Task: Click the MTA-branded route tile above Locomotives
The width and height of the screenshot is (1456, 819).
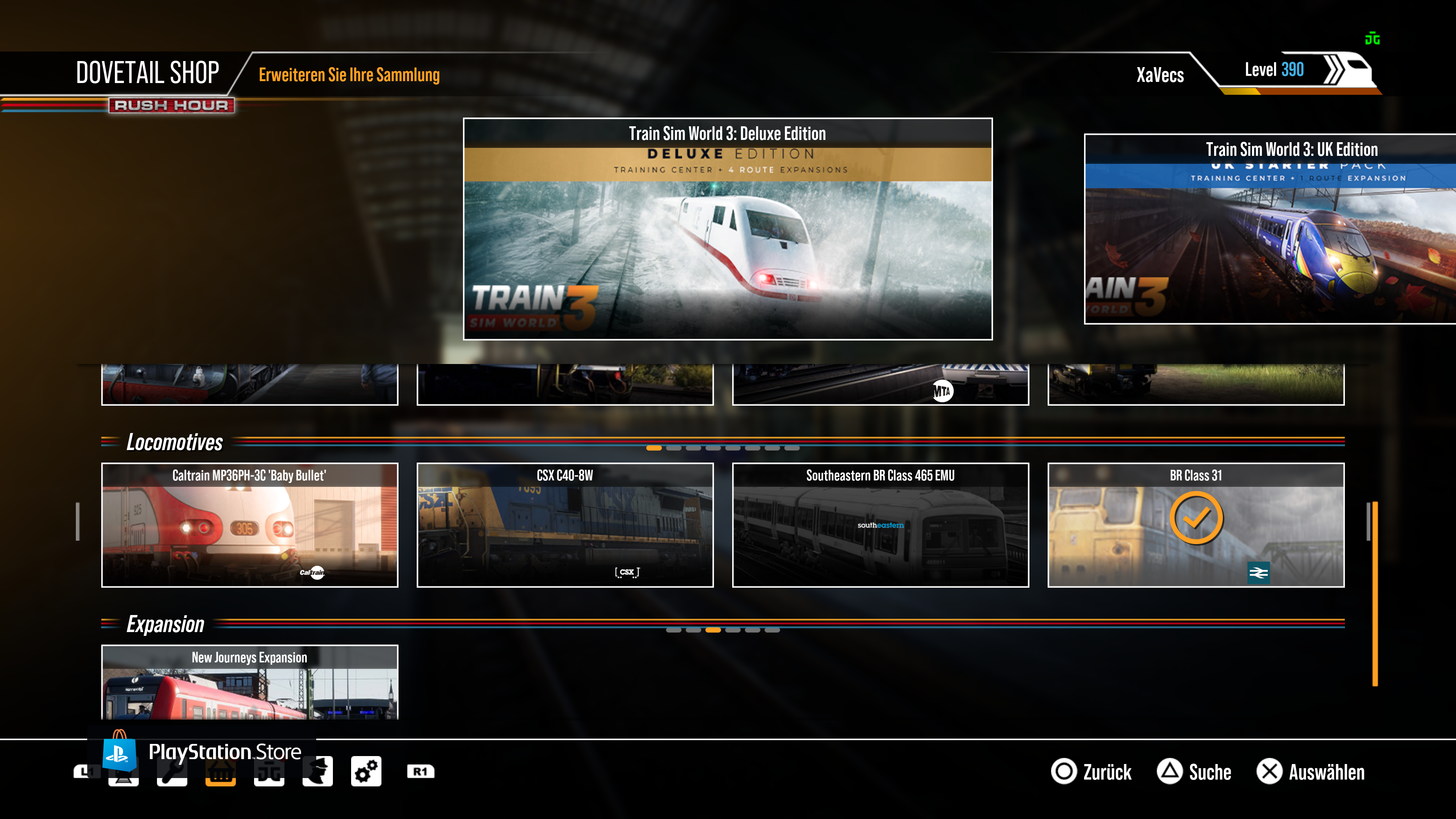Action: [880, 385]
